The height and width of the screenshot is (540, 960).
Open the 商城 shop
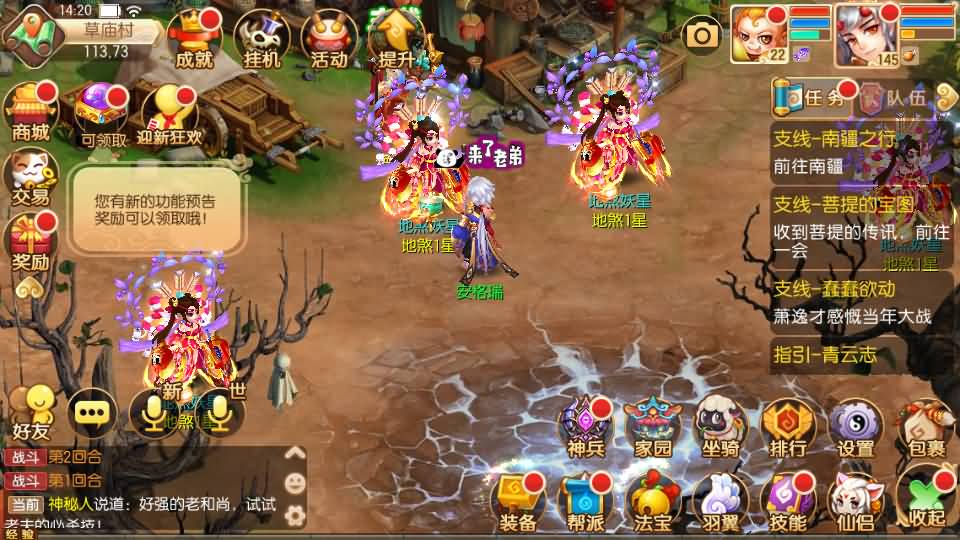point(30,110)
